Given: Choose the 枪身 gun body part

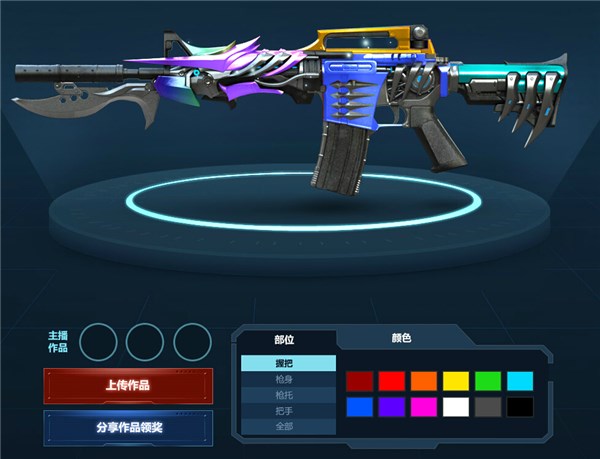Looking at the screenshot, I should coord(288,379).
